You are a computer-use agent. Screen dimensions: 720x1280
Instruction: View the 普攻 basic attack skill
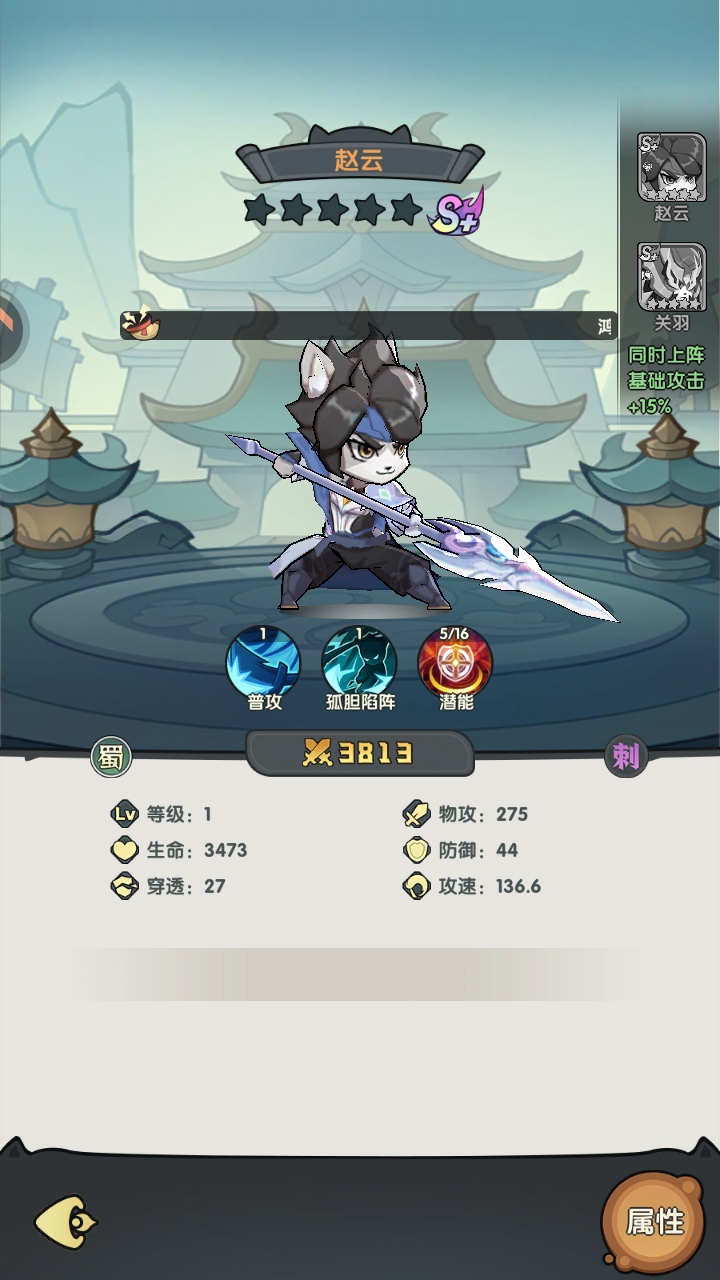264,663
